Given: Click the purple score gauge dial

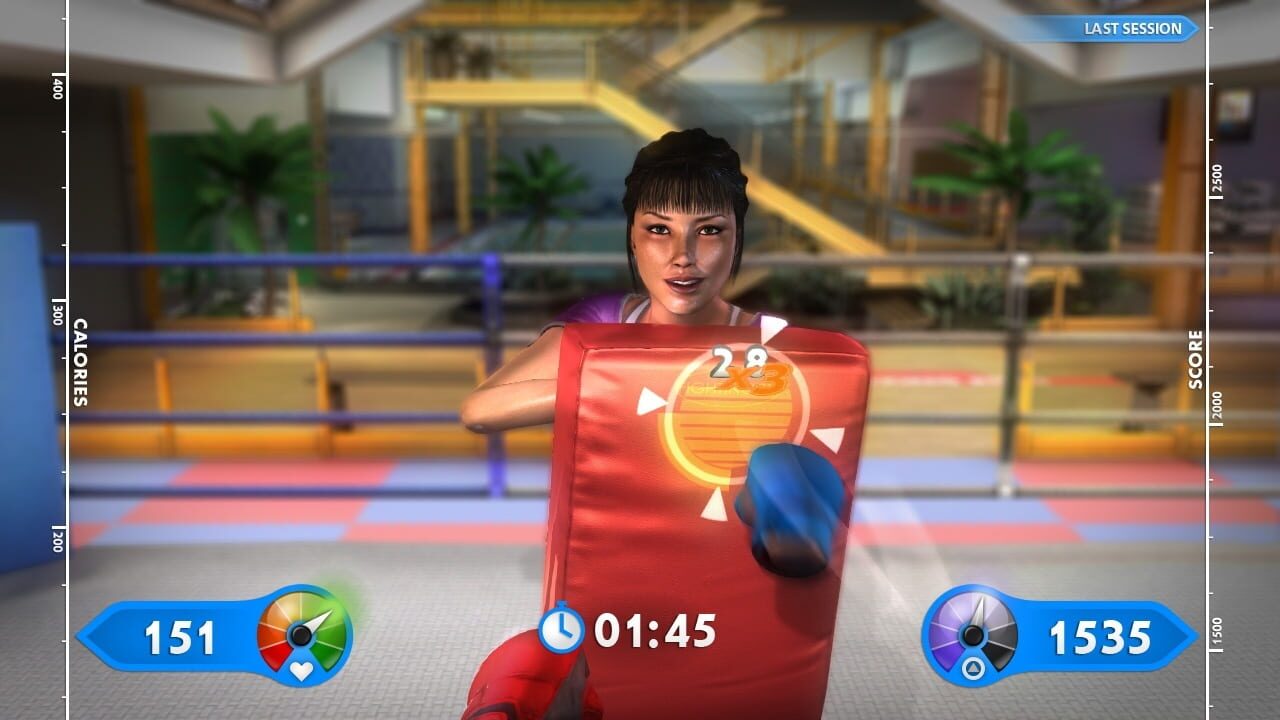Looking at the screenshot, I should (x=973, y=635).
